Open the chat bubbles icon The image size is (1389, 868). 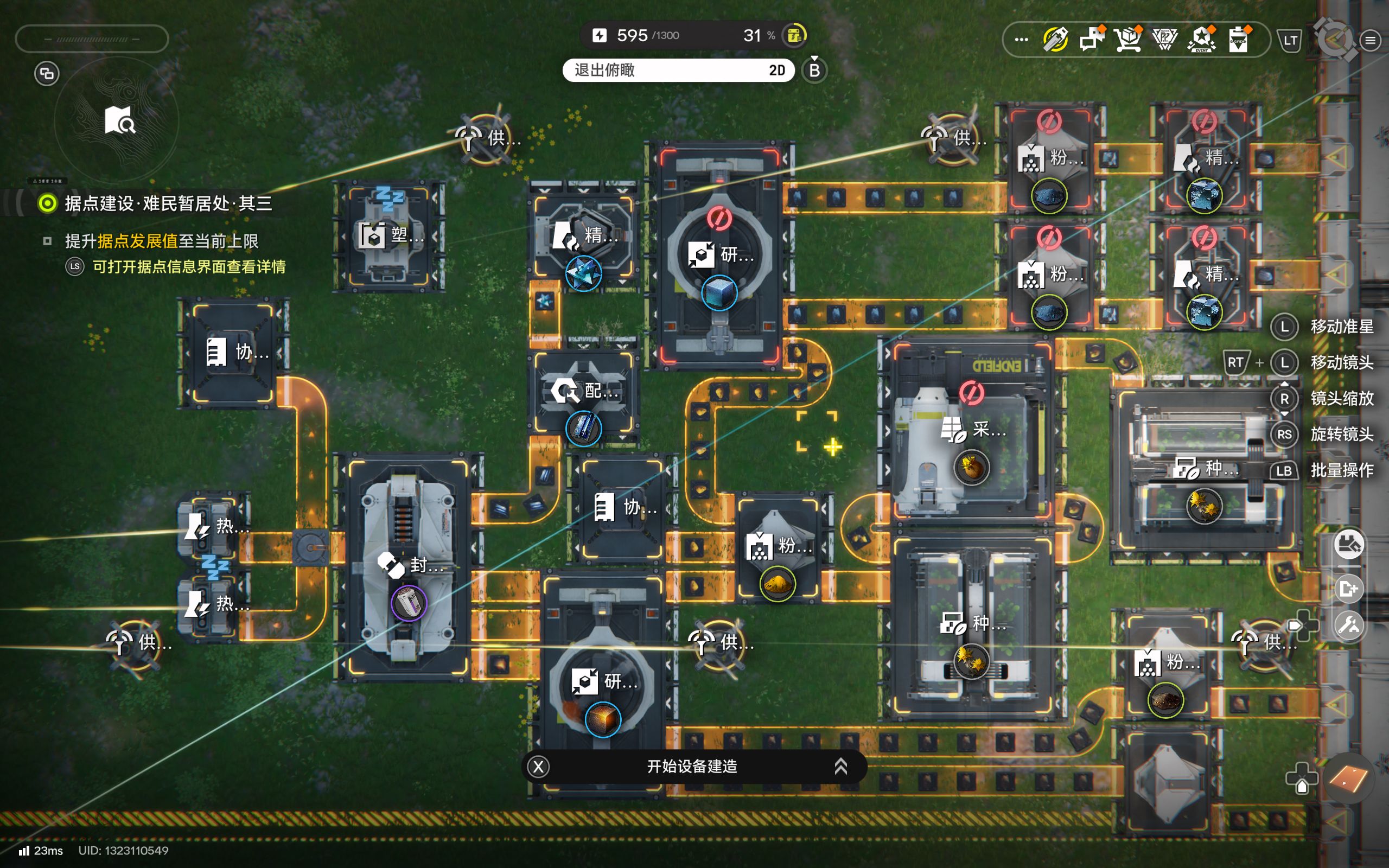click(1092, 40)
